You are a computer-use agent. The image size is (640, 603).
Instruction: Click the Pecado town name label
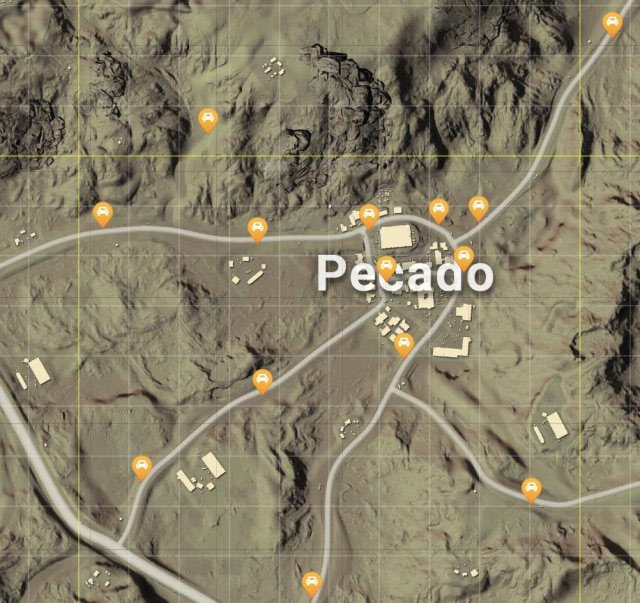point(405,274)
